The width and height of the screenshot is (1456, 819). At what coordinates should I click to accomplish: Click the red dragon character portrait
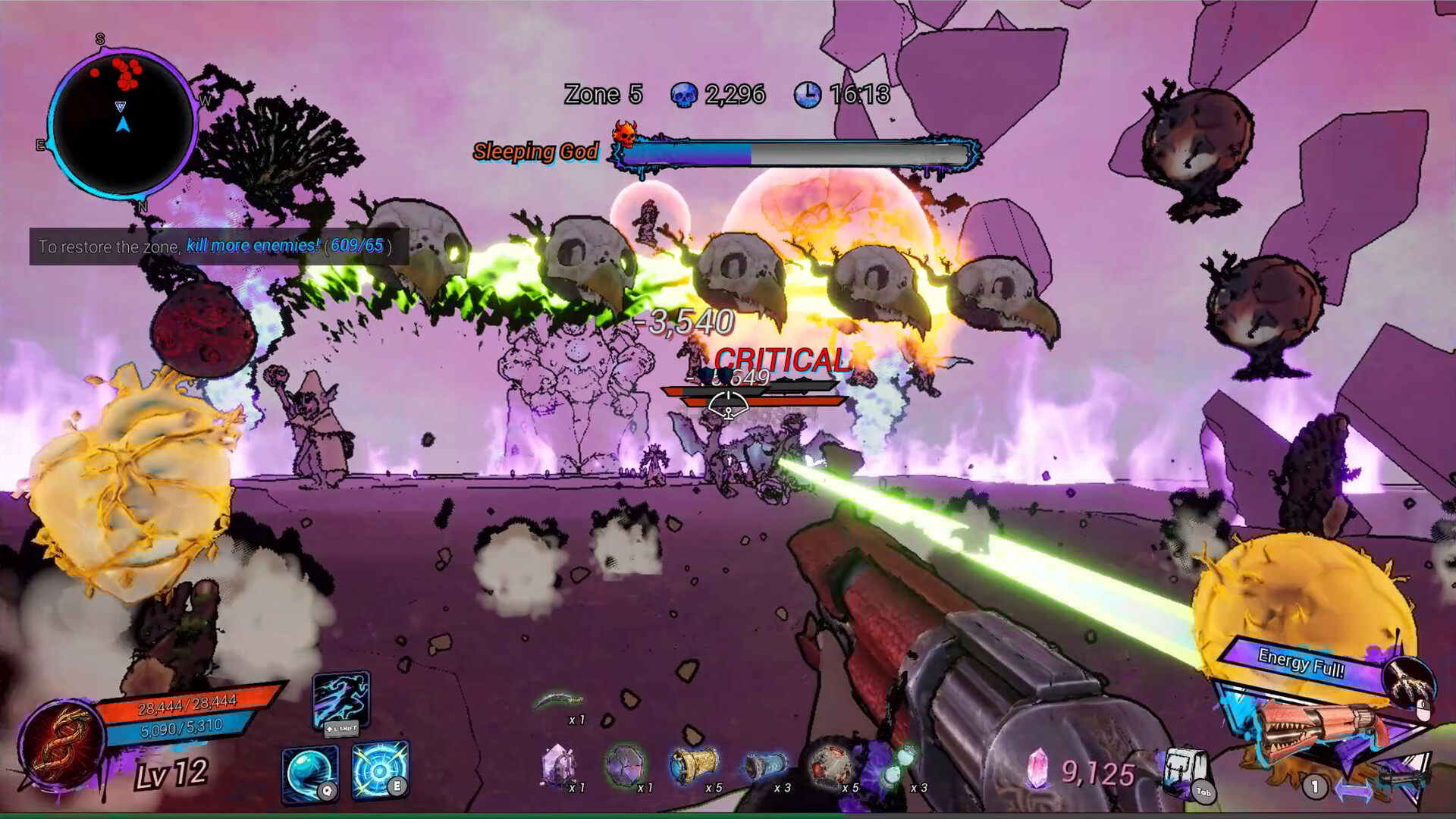(61, 743)
